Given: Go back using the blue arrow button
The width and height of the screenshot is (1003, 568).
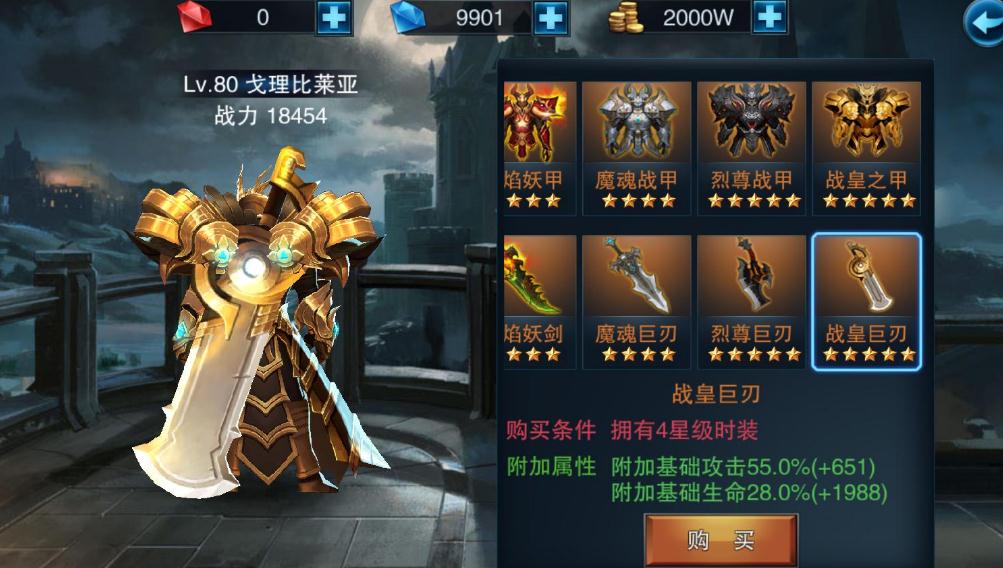Looking at the screenshot, I should click(x=983, y=22).
